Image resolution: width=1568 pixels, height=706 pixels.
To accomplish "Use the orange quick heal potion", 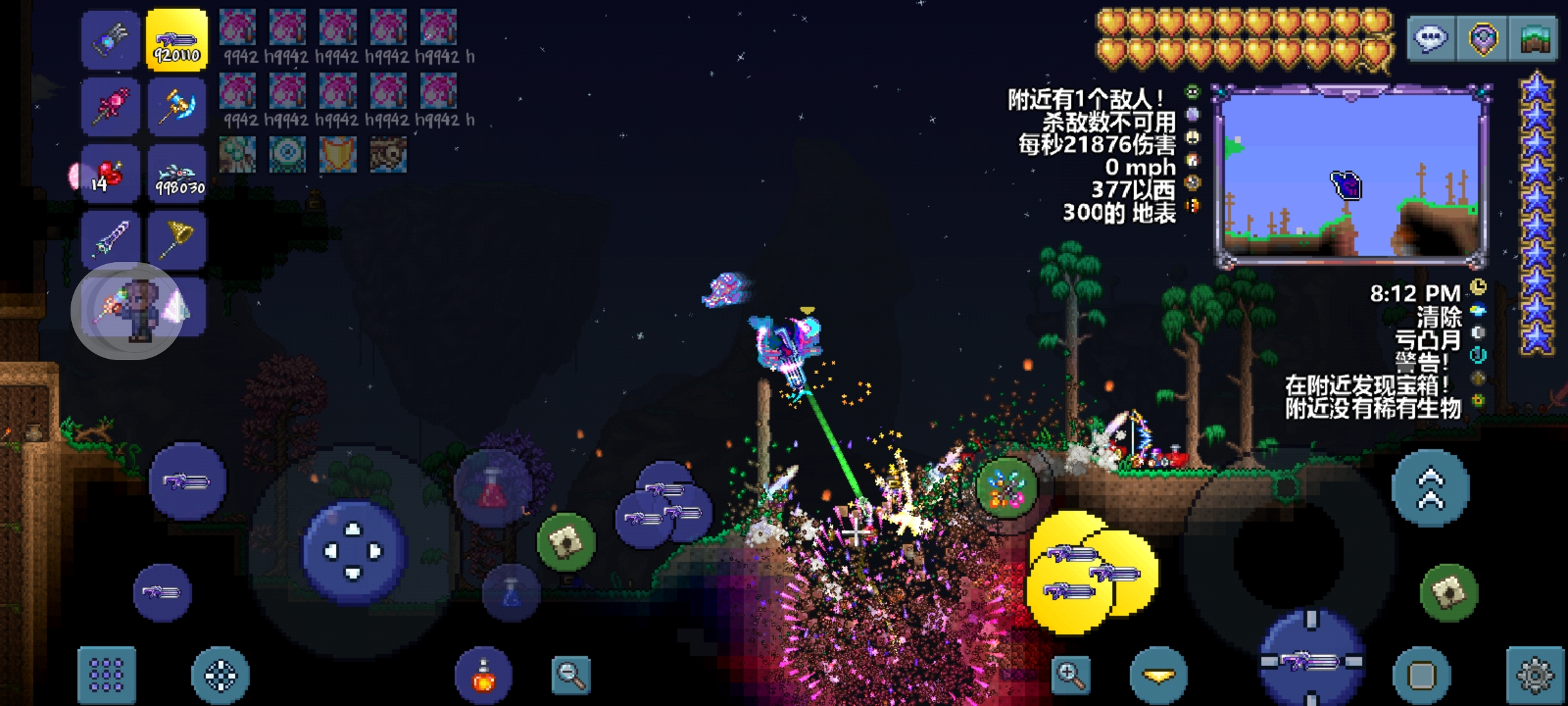I will click(x=483, y=675).
